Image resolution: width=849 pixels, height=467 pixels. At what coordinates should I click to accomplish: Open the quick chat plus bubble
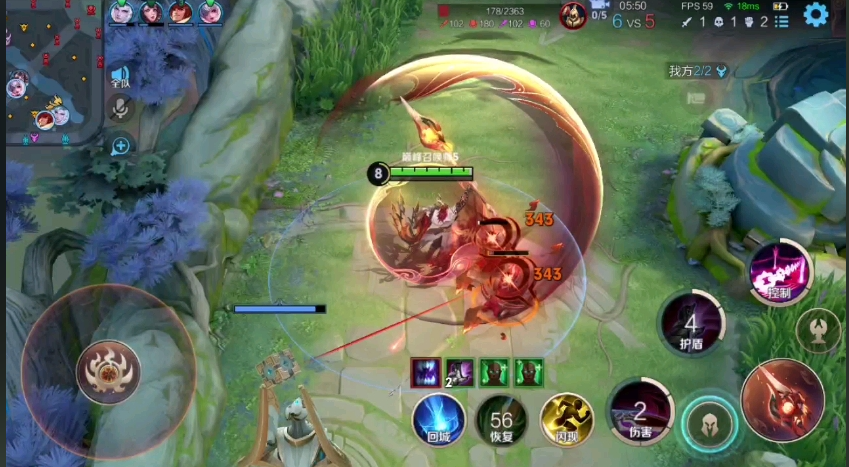[121, 146]
